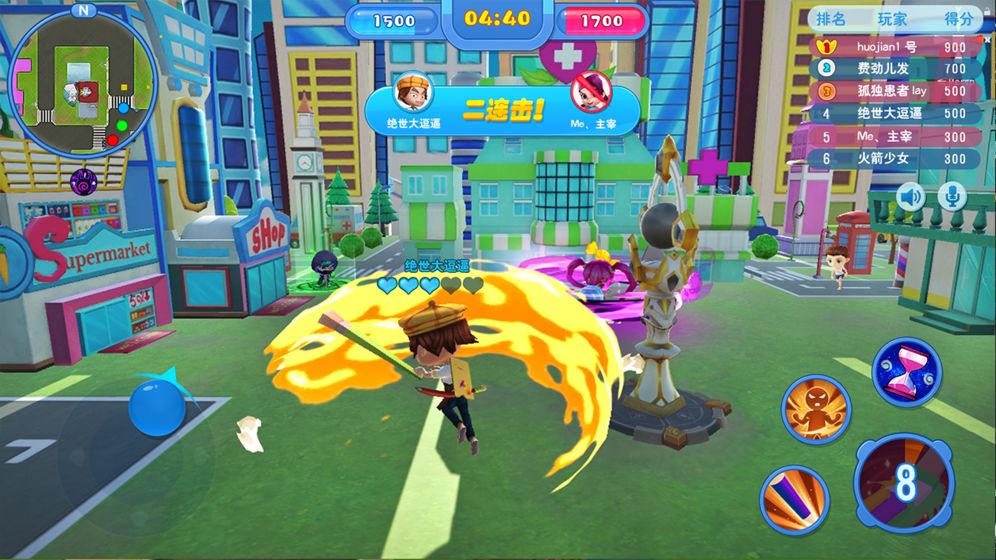
Task: Toggle the speaker sound button
Action: tap(910, 196)
